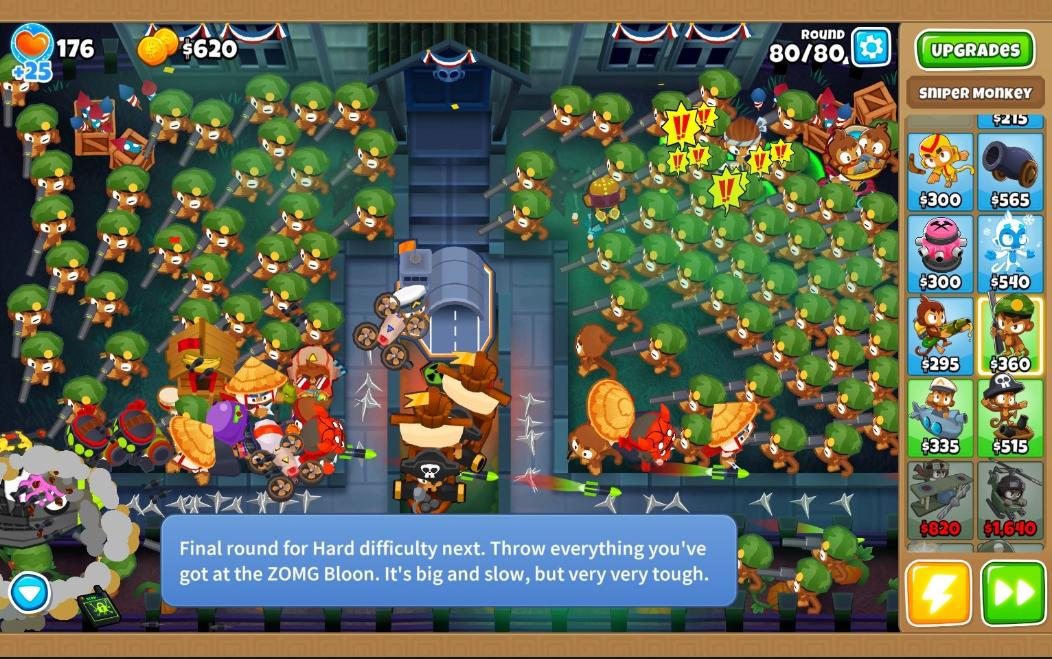1052x659 pixels.
Task: Click the green fast-forward button
Action: 1013,593
